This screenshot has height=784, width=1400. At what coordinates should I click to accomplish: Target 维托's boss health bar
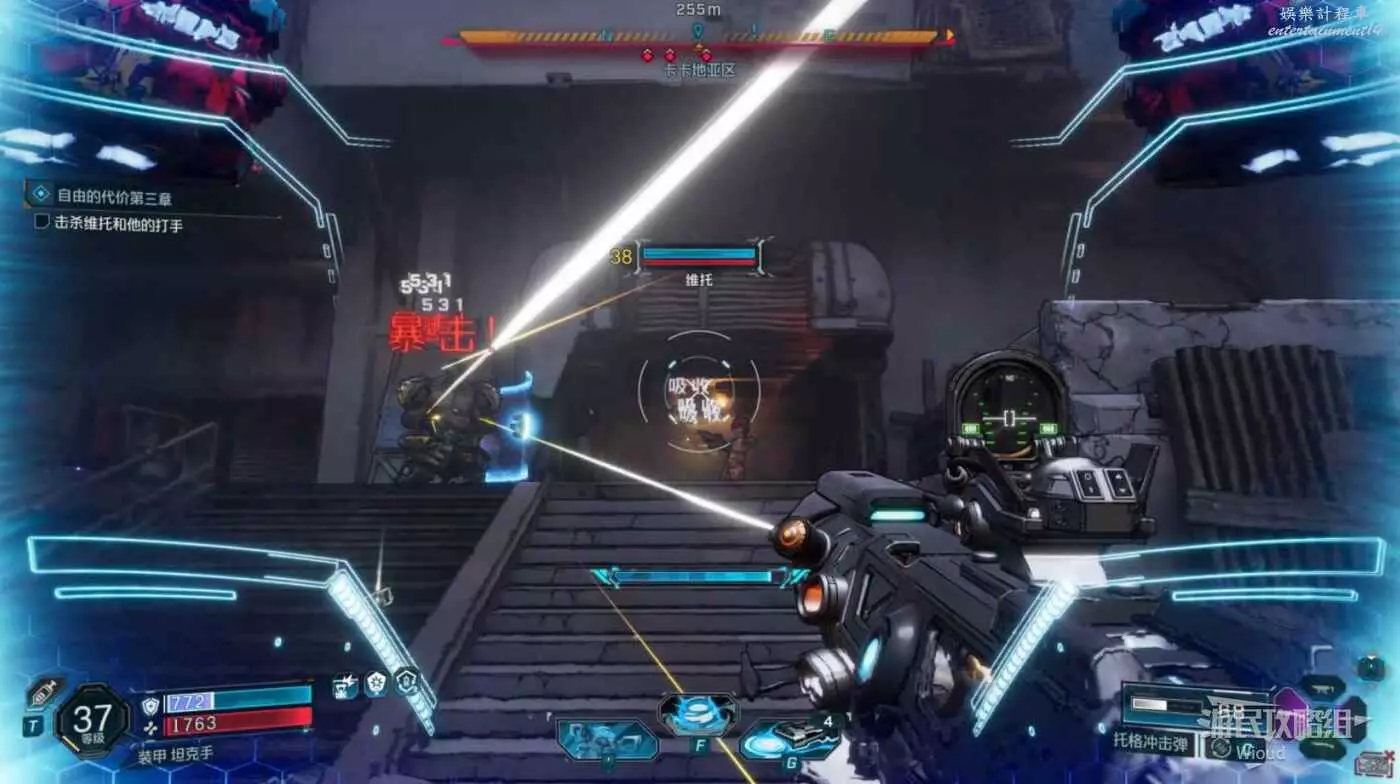(698, 256)
